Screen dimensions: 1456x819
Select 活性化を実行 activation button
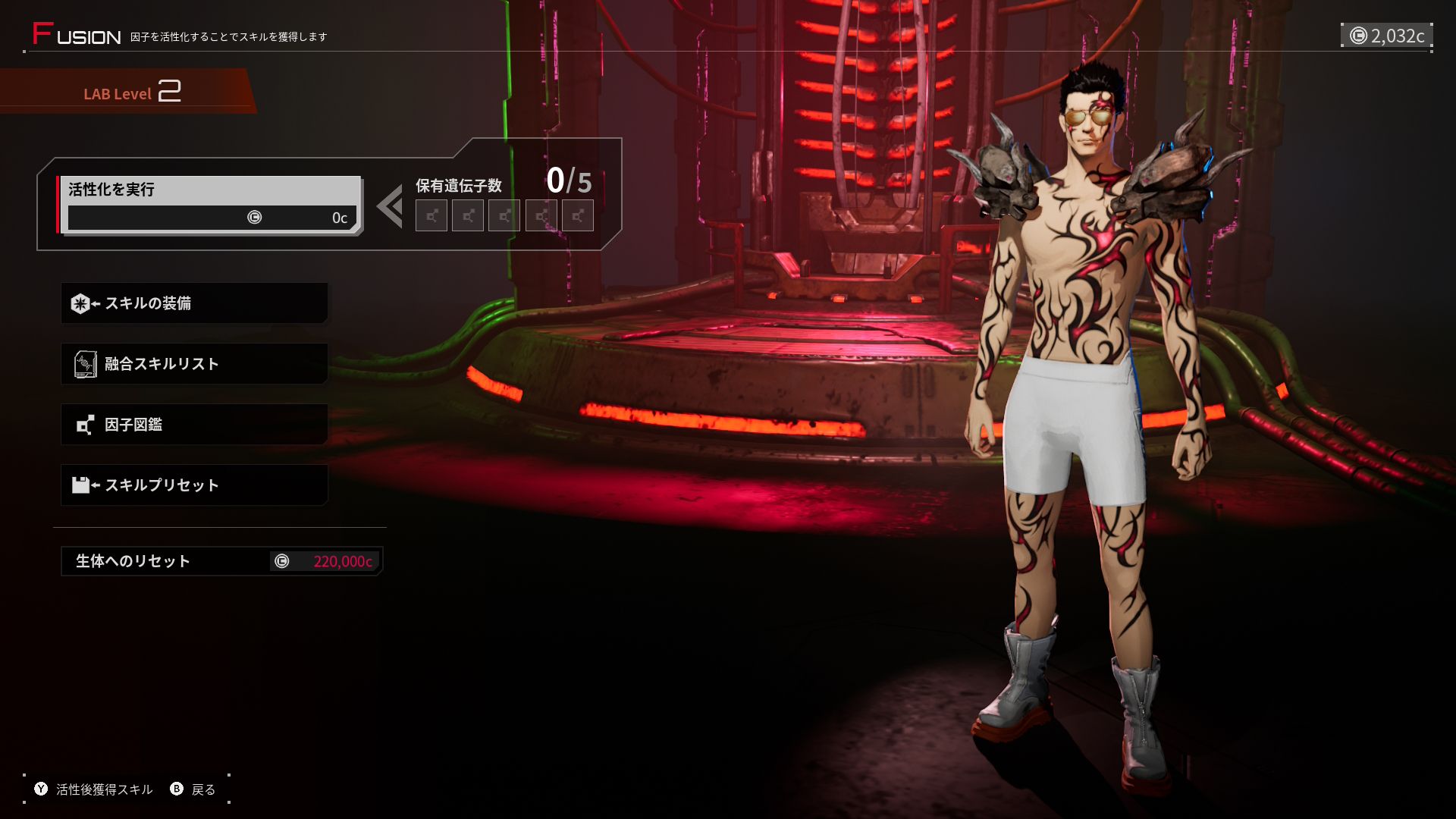coord(209,205)
